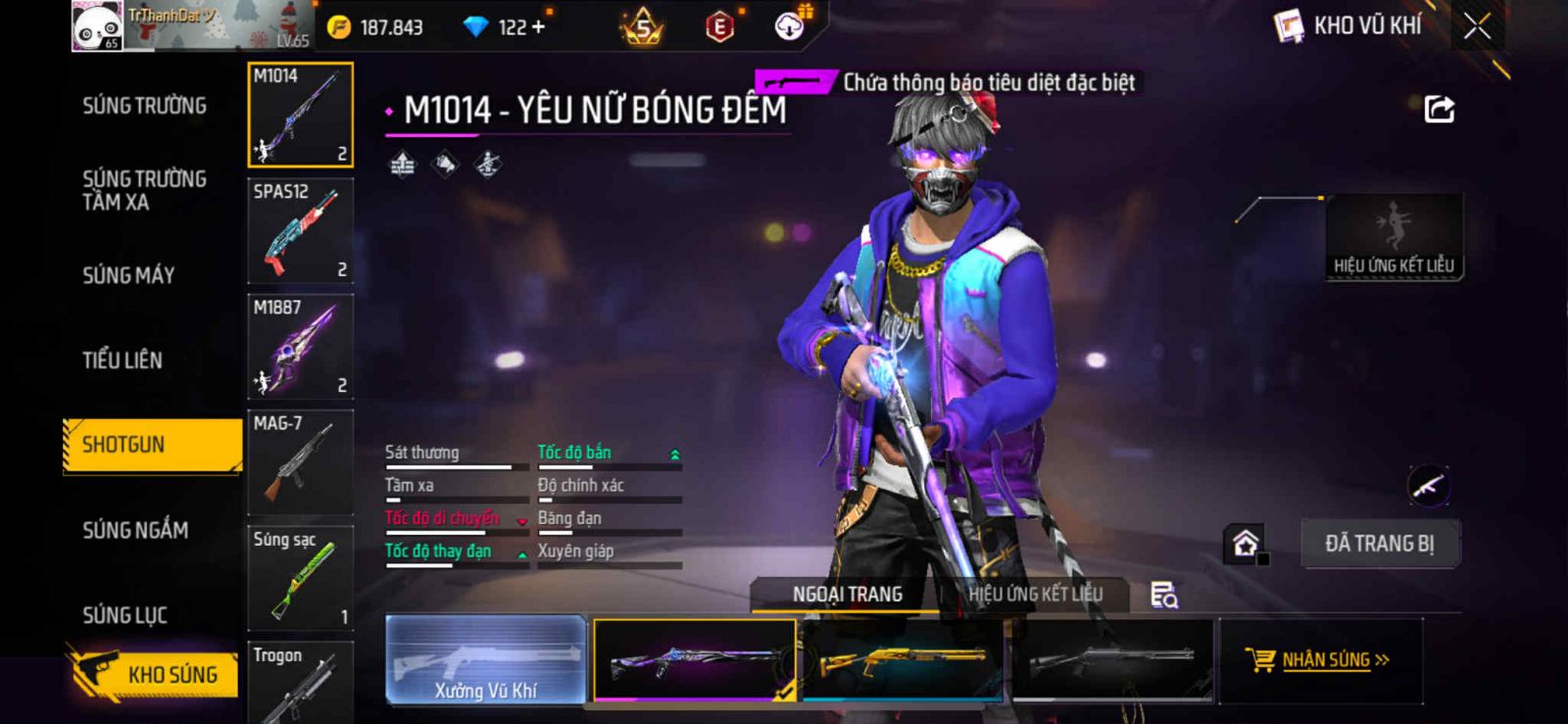Close the weapon armory screen
Screen dimensions: 1568x724
pyautogui.click(x=1477, y=26)
